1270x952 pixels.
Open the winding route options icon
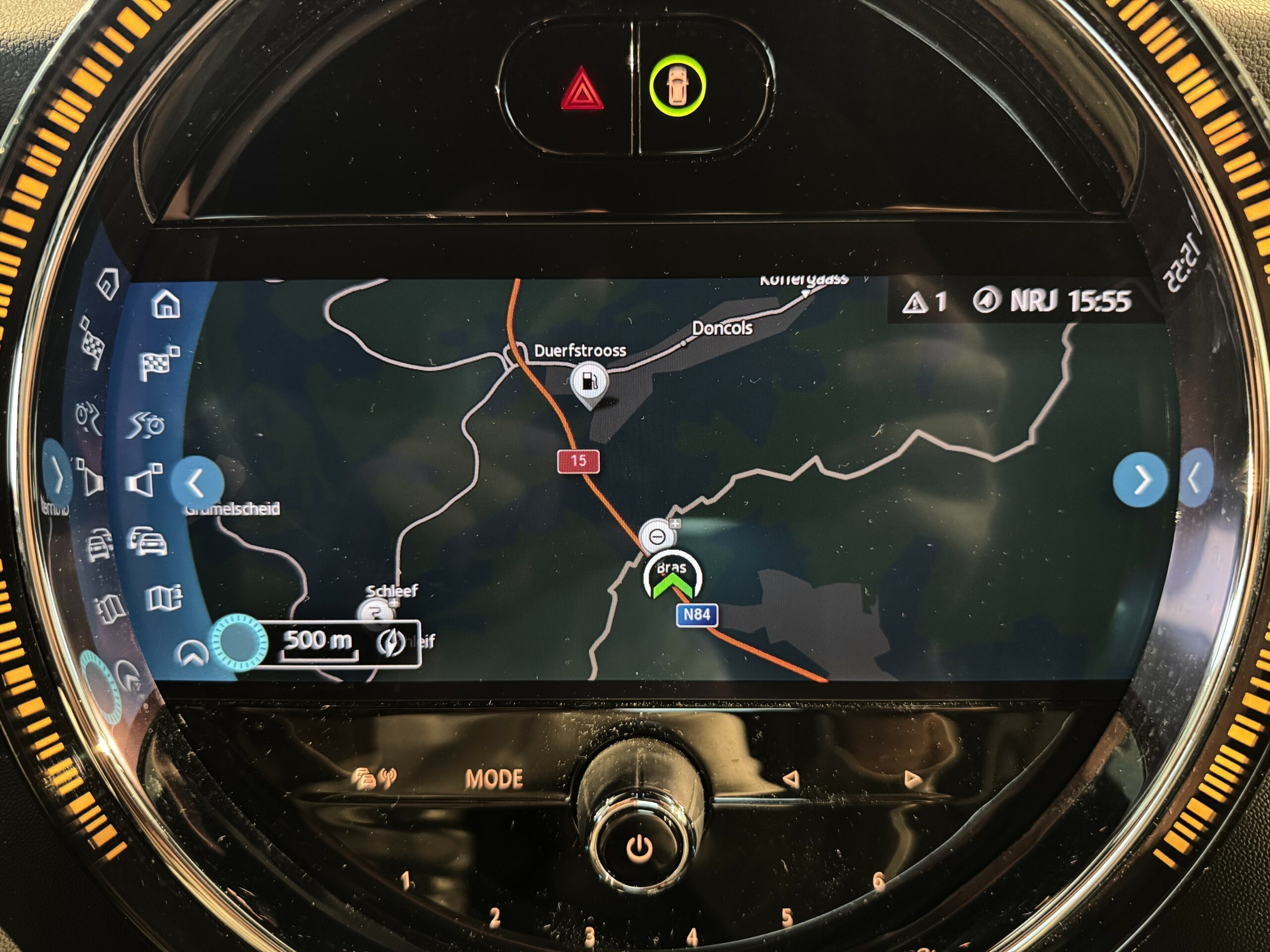click(146, 424)
